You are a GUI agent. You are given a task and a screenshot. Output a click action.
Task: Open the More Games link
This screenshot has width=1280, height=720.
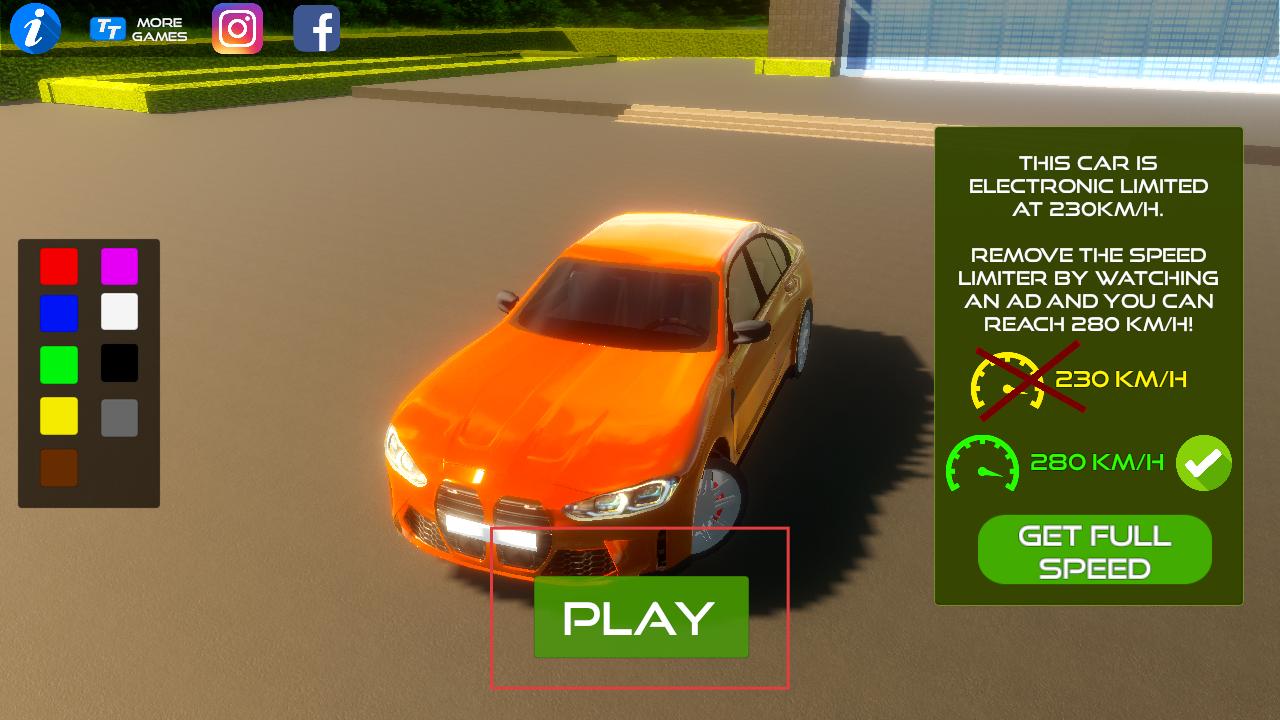tap(139, 30)
